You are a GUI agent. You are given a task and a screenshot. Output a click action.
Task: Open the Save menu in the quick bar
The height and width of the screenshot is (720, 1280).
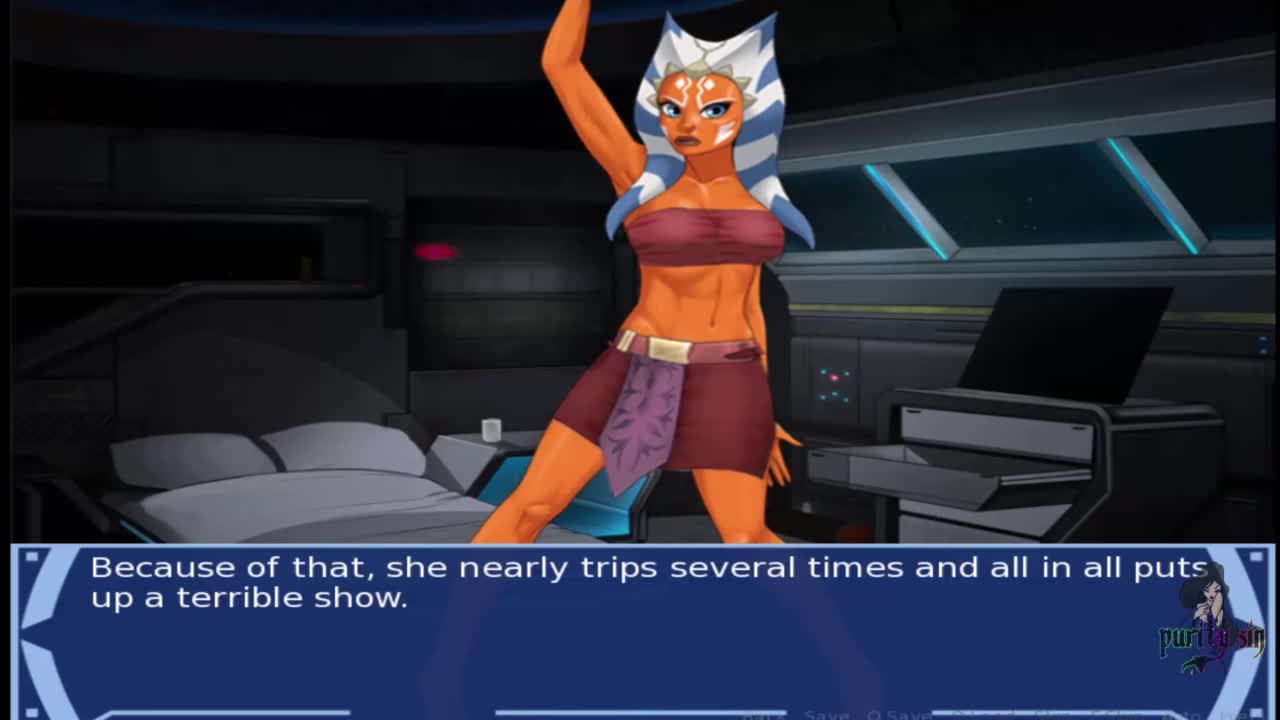pyautogui.click(x=828, y=715)
